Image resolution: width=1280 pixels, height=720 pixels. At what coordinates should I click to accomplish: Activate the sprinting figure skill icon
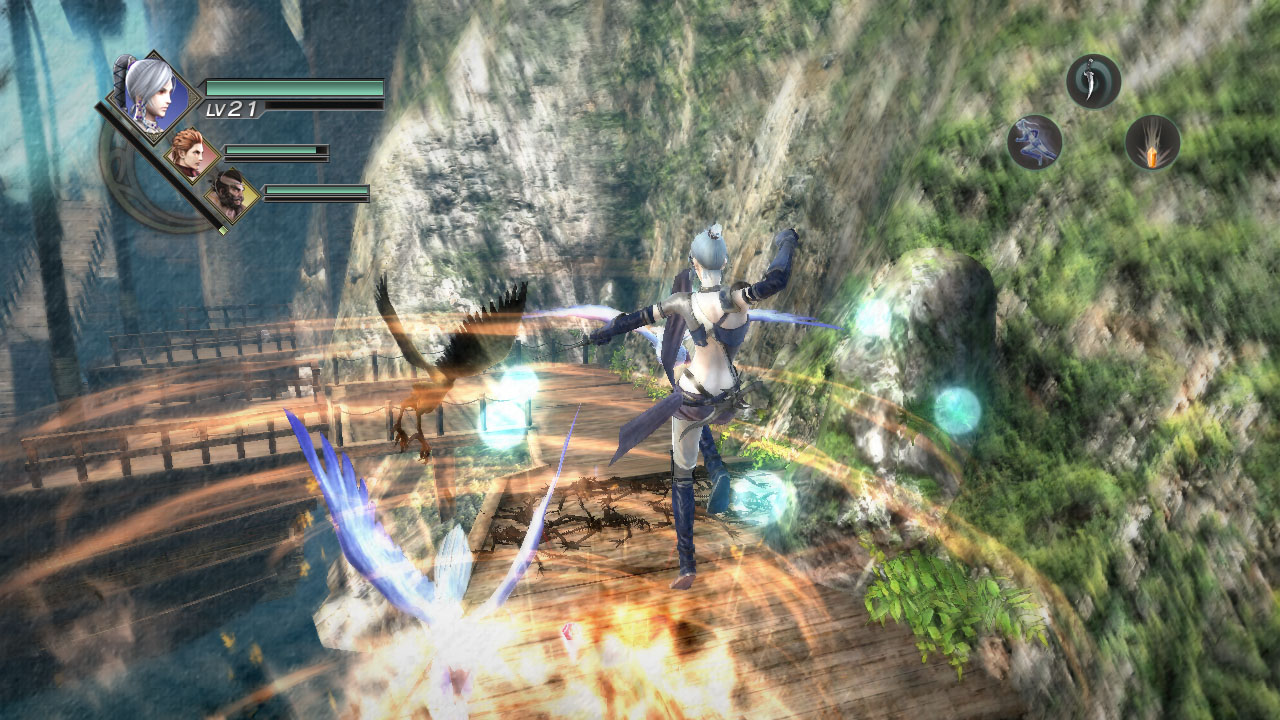(1036, 140)
